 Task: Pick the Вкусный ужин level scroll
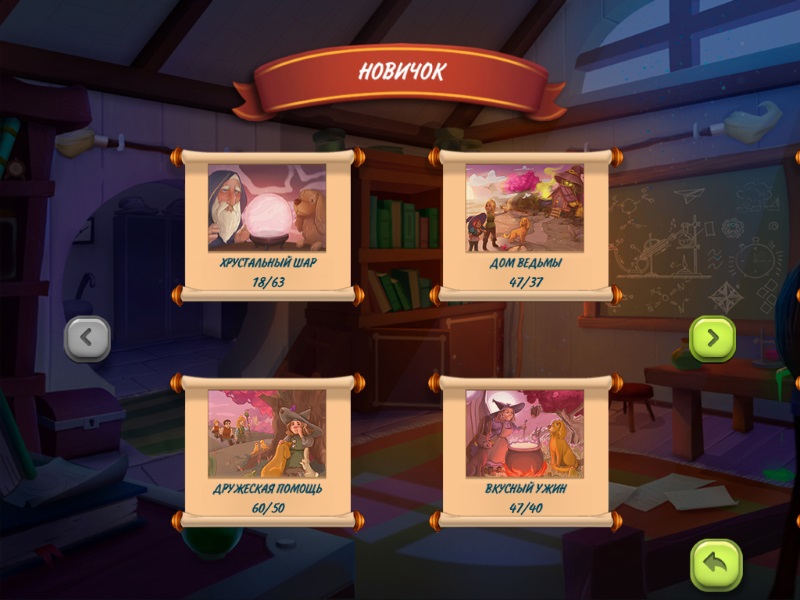click(x=525, y=450)
